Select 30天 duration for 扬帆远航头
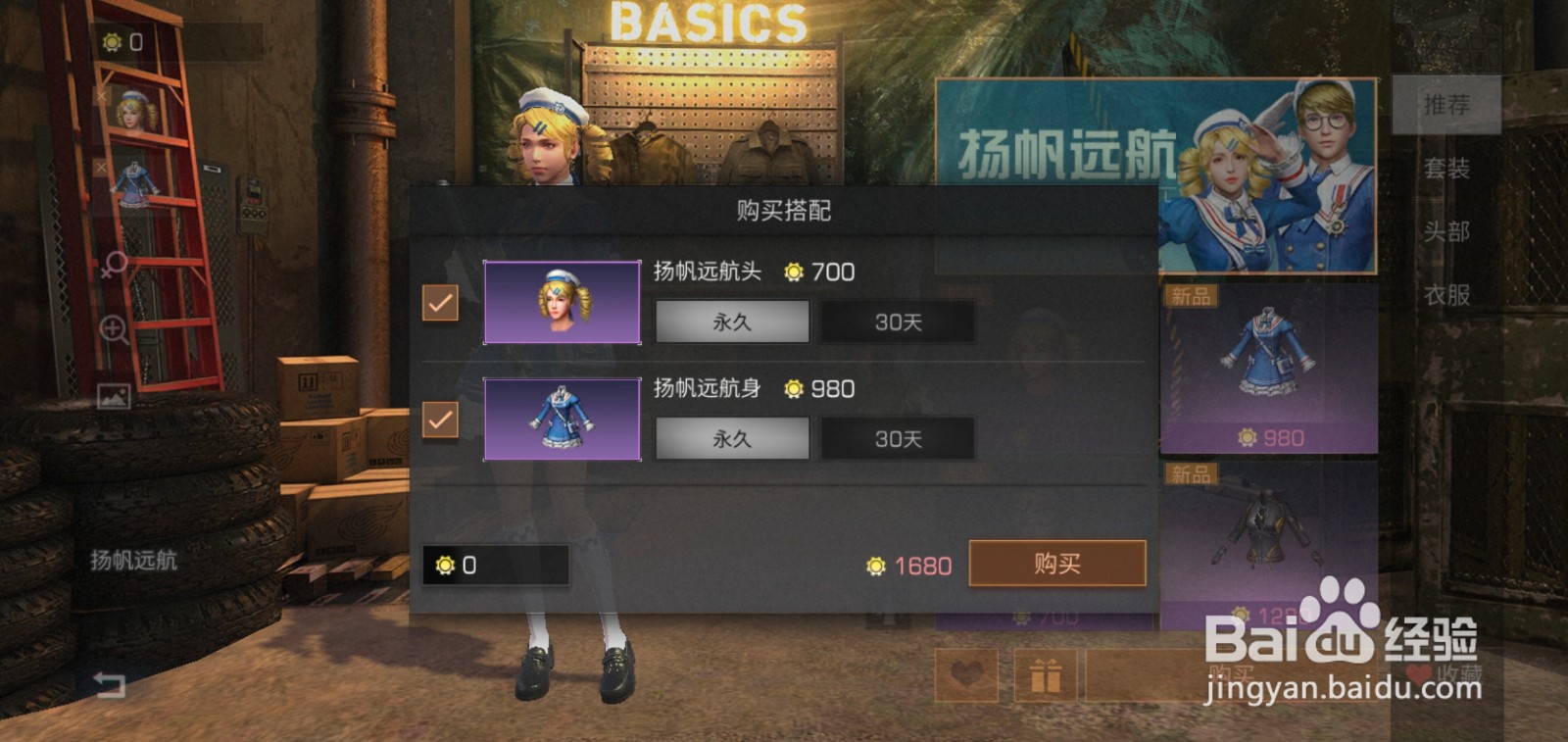1568x742 pixels. click(x=897, y=322)
